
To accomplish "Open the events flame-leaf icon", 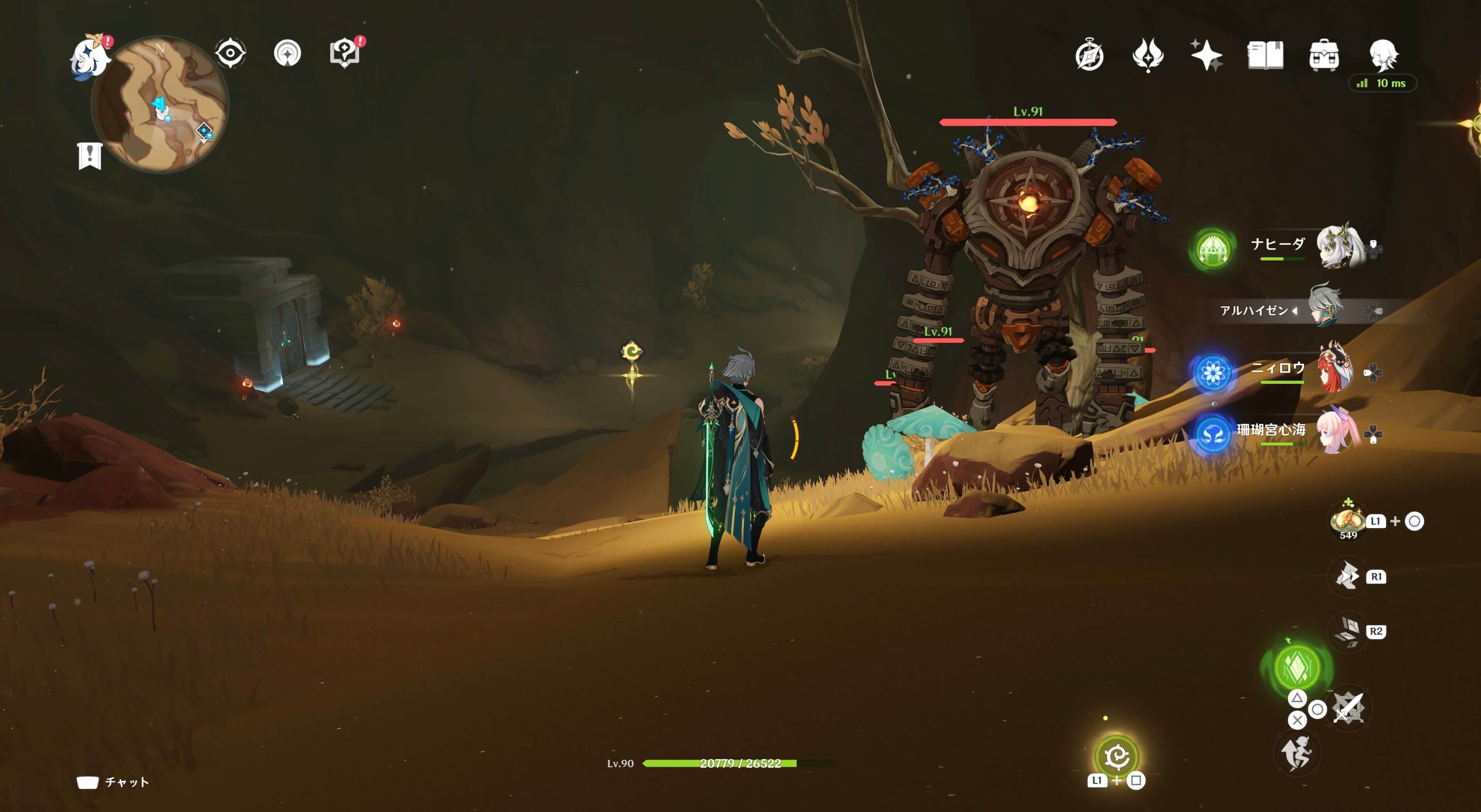I will (1148, 56).
